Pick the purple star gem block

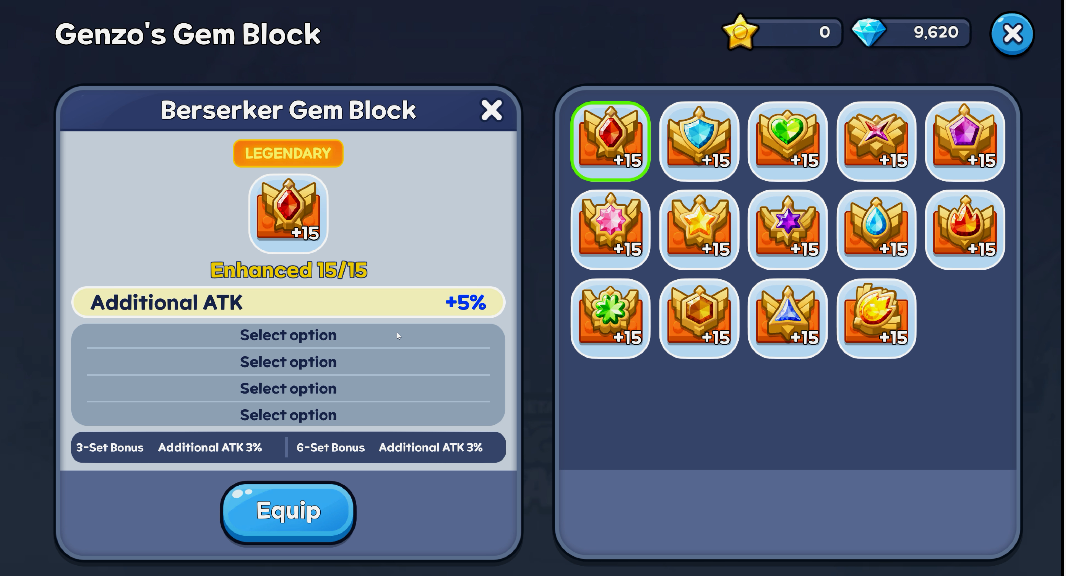(788, 230)
